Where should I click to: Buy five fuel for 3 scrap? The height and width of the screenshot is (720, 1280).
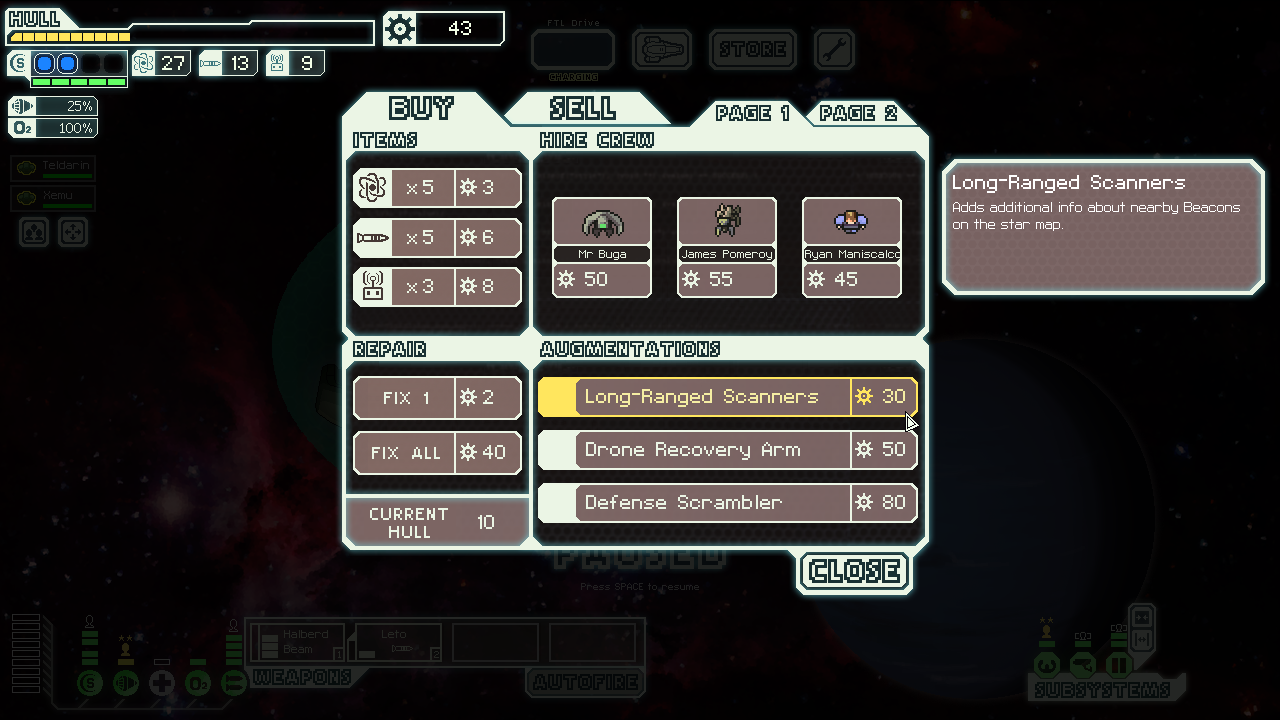tap(437, 188)
